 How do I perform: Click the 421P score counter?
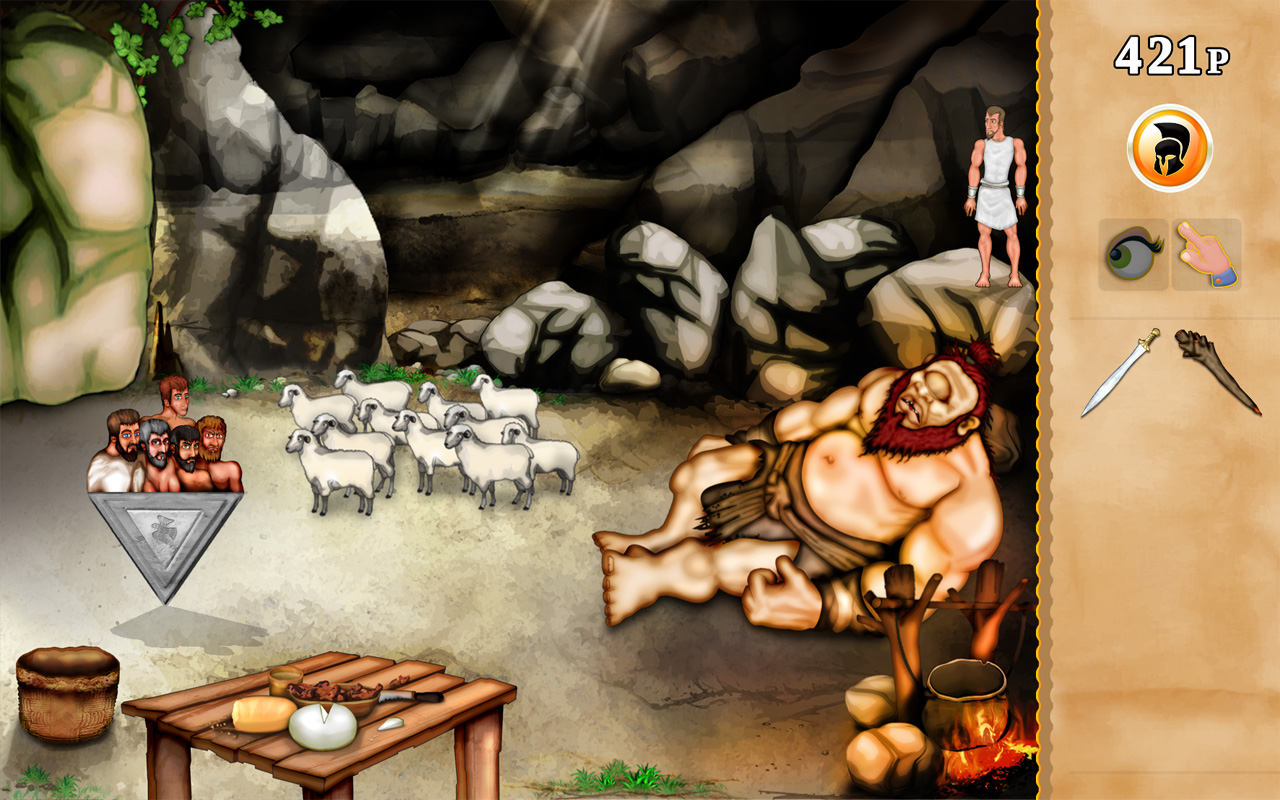(1172, 52)
